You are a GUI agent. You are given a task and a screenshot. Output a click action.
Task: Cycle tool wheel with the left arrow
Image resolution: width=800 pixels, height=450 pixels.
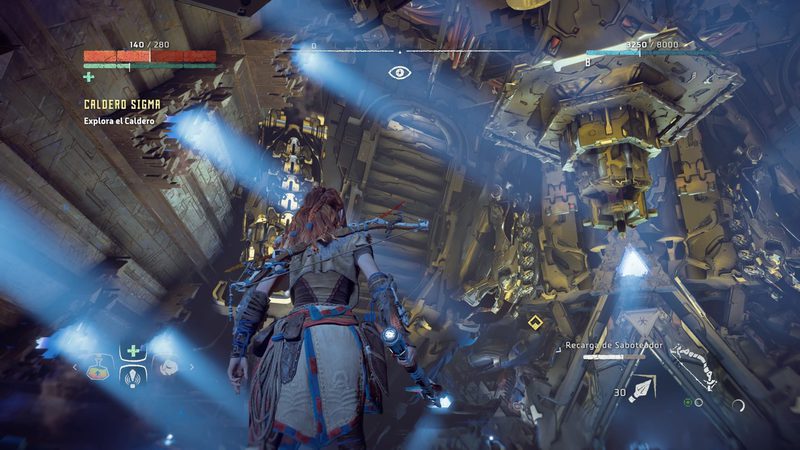coord(74,368)
